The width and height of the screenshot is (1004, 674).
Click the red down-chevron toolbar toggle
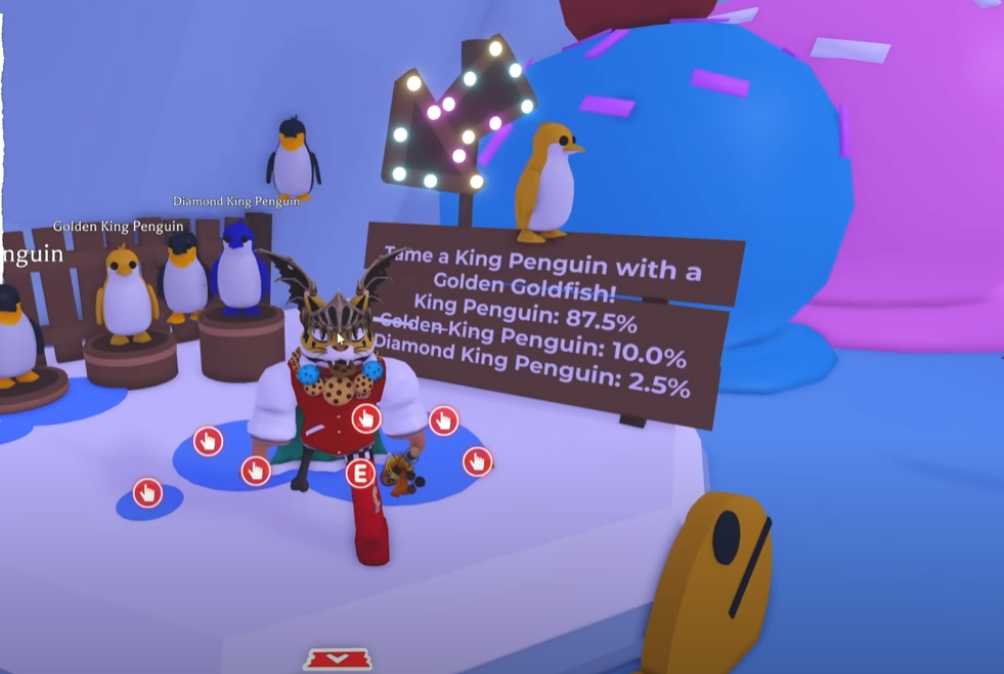[338, 658]
